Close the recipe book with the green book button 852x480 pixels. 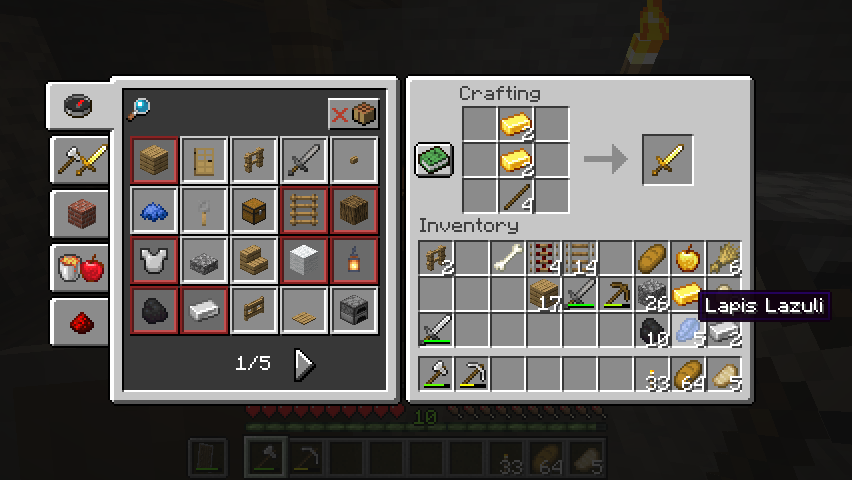434,160
